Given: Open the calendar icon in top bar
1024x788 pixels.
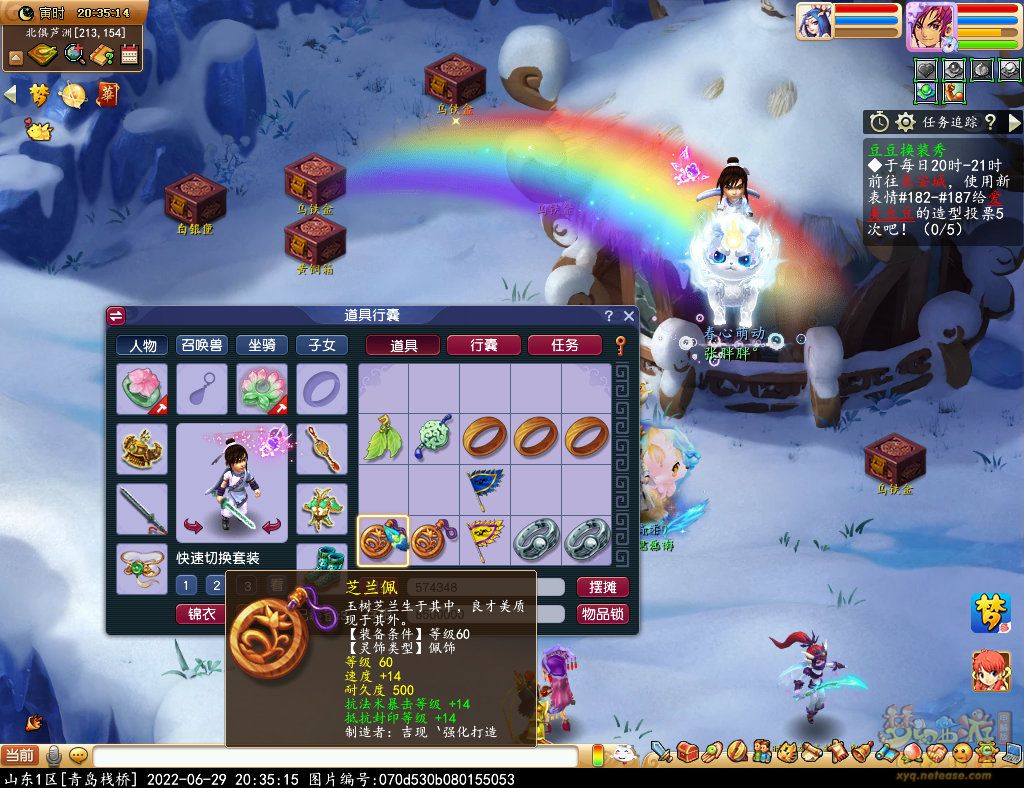Looking at the screenshot, I should coord(129,53).
